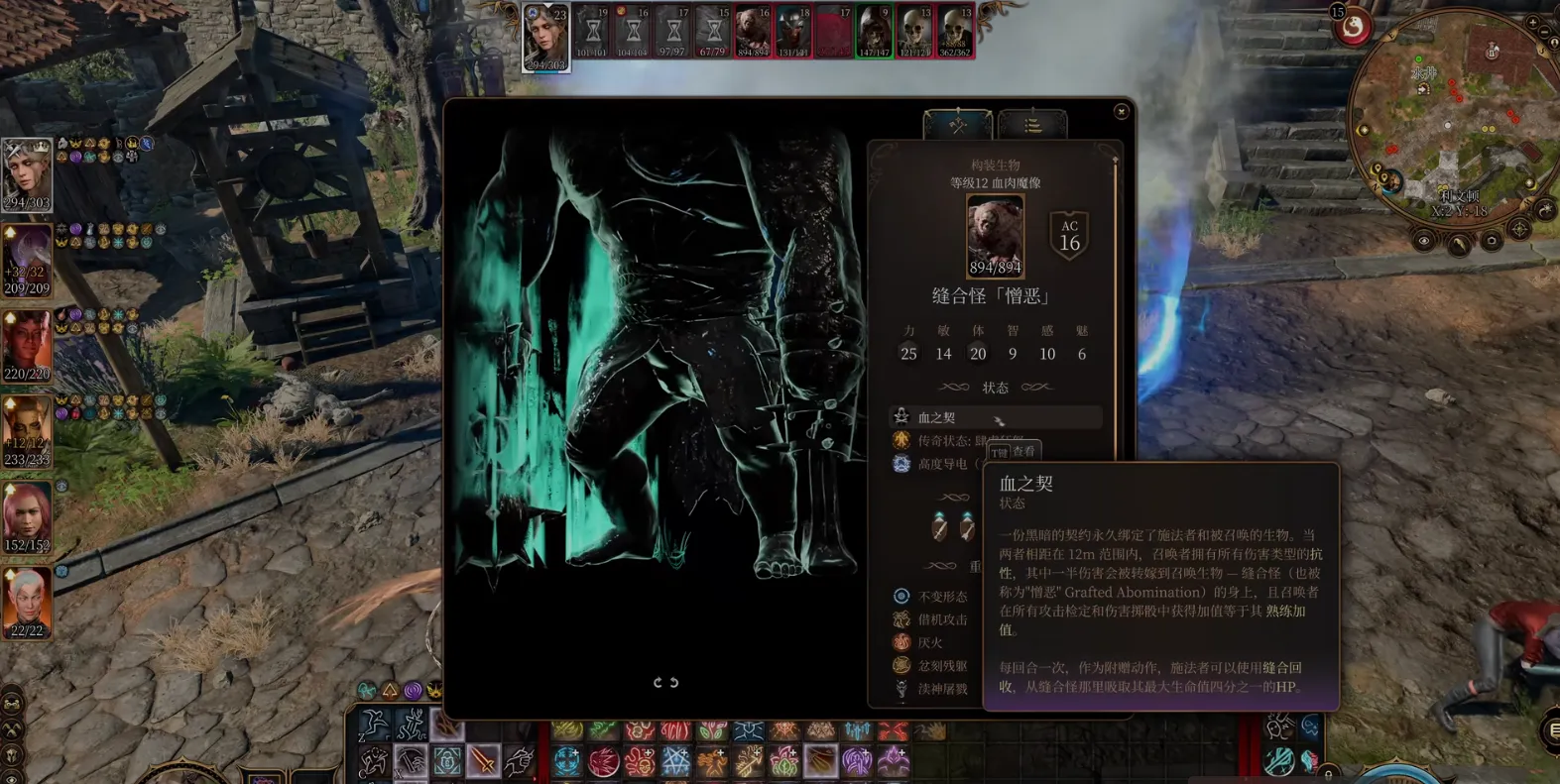Image resolution: width=1560 pixels, height=784 pixels.
Task: Click the 传奇状态 legendary status icon
Action: coord(901,440)
